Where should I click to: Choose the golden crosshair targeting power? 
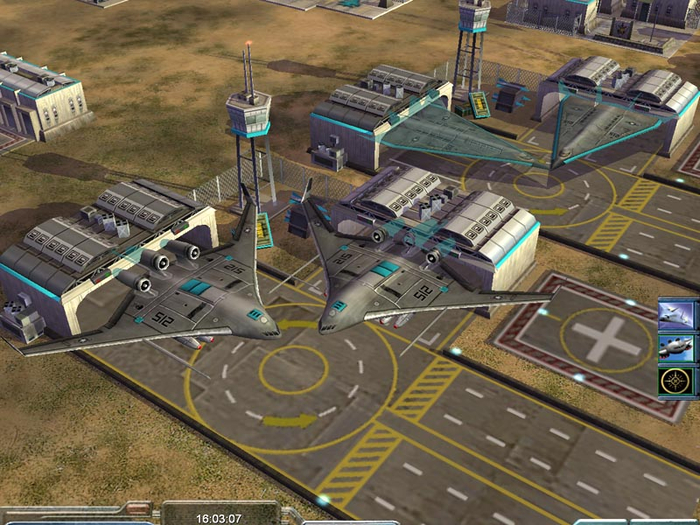(676, 380)
